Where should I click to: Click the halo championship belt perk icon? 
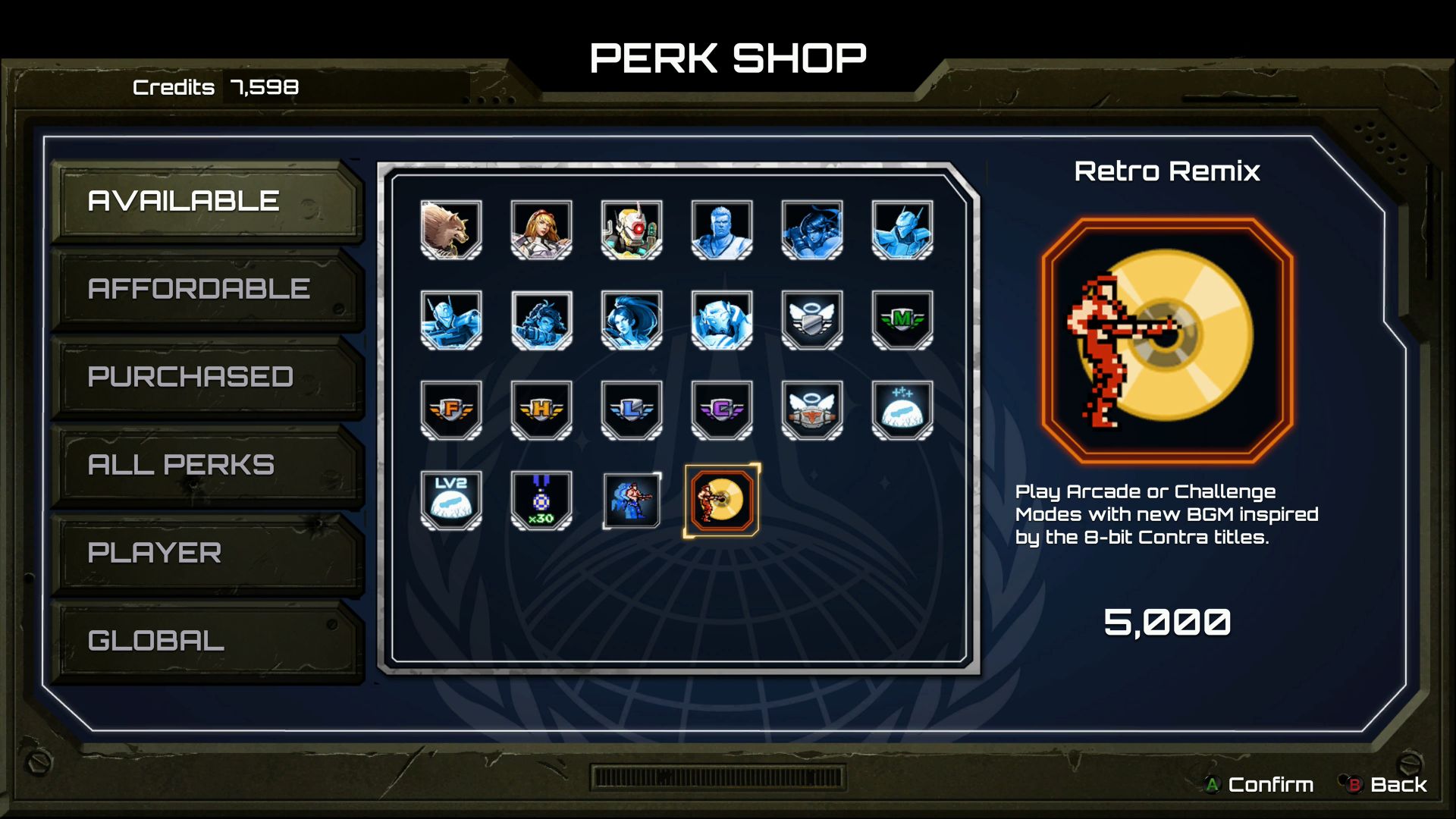click(811, 411)
